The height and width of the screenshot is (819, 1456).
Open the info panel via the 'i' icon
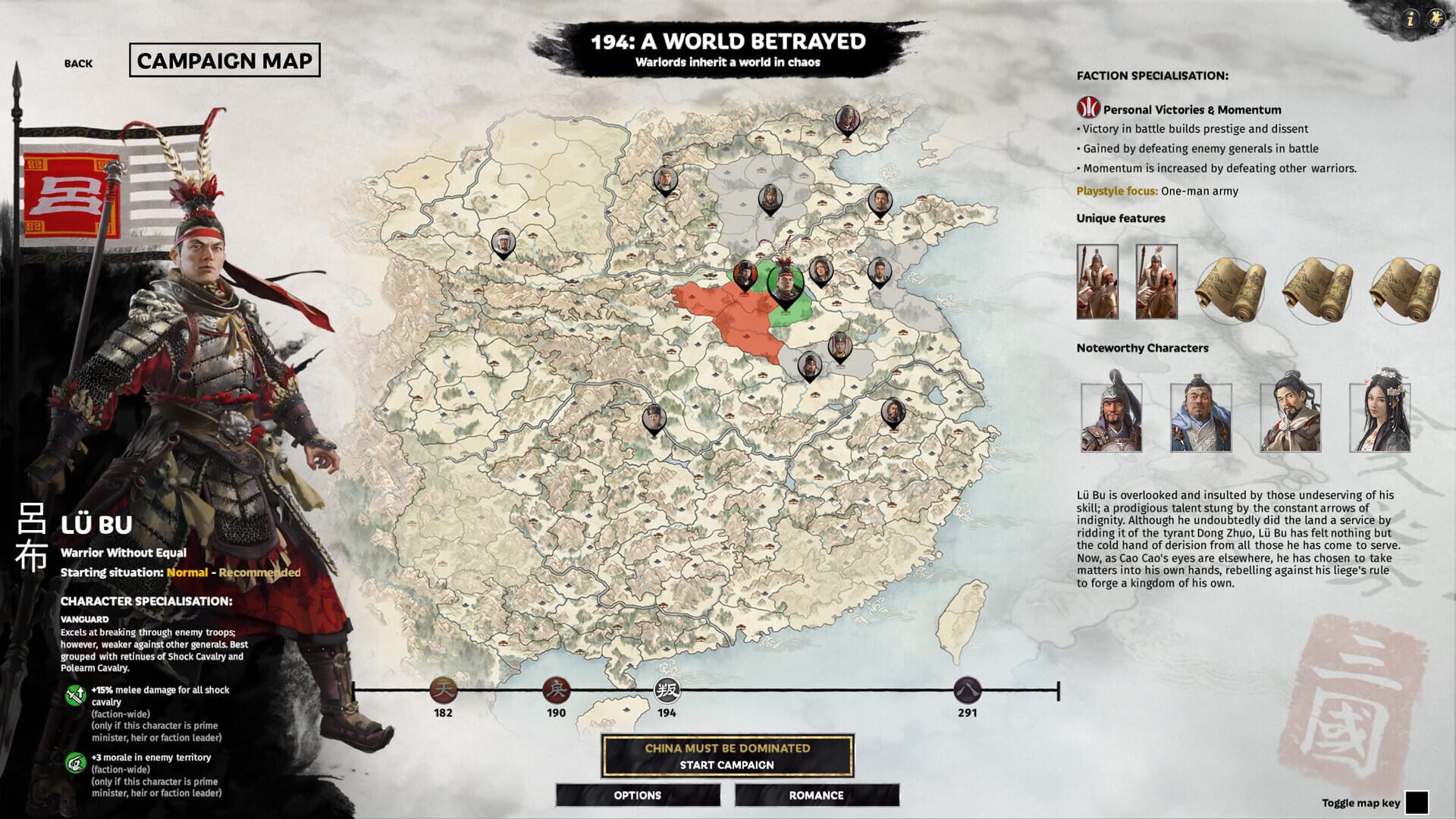point(1409,17)
